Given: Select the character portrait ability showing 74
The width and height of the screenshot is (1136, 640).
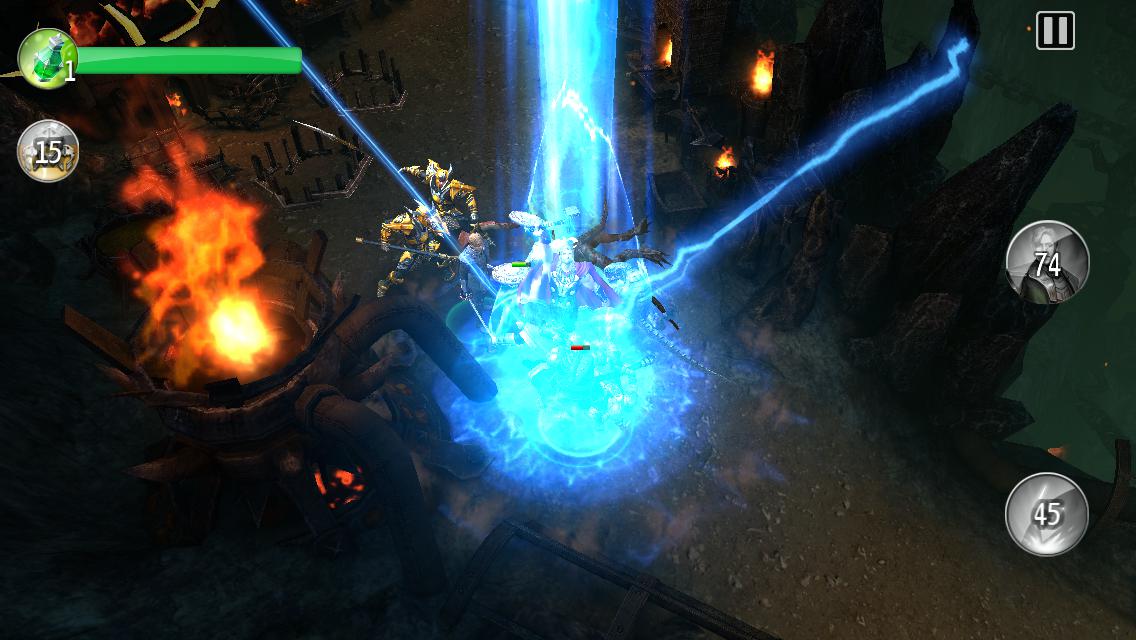Looking at the screenshot, I should (1047, 262).
